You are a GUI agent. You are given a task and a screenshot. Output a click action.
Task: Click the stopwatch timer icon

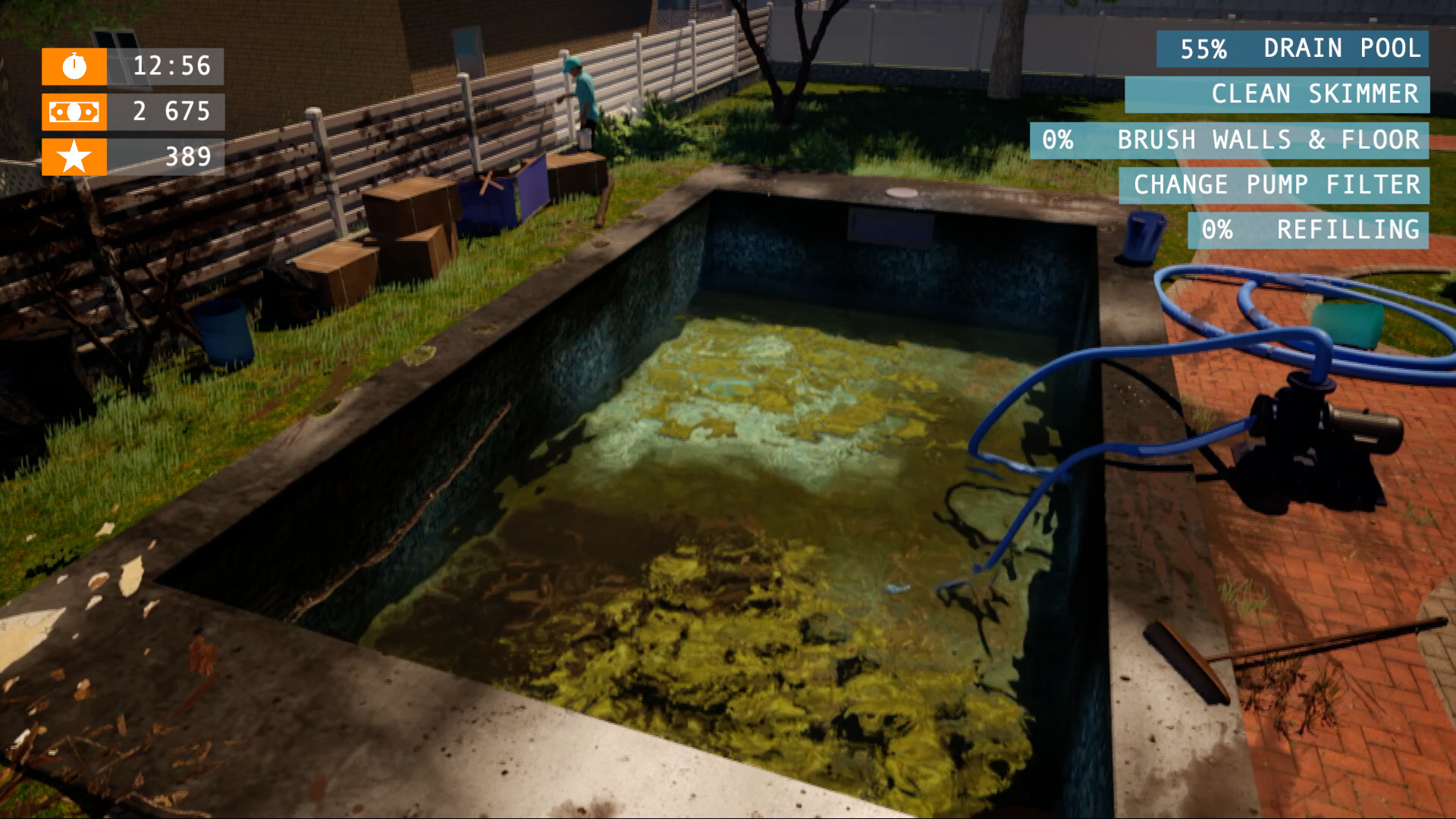click(74, 67)
